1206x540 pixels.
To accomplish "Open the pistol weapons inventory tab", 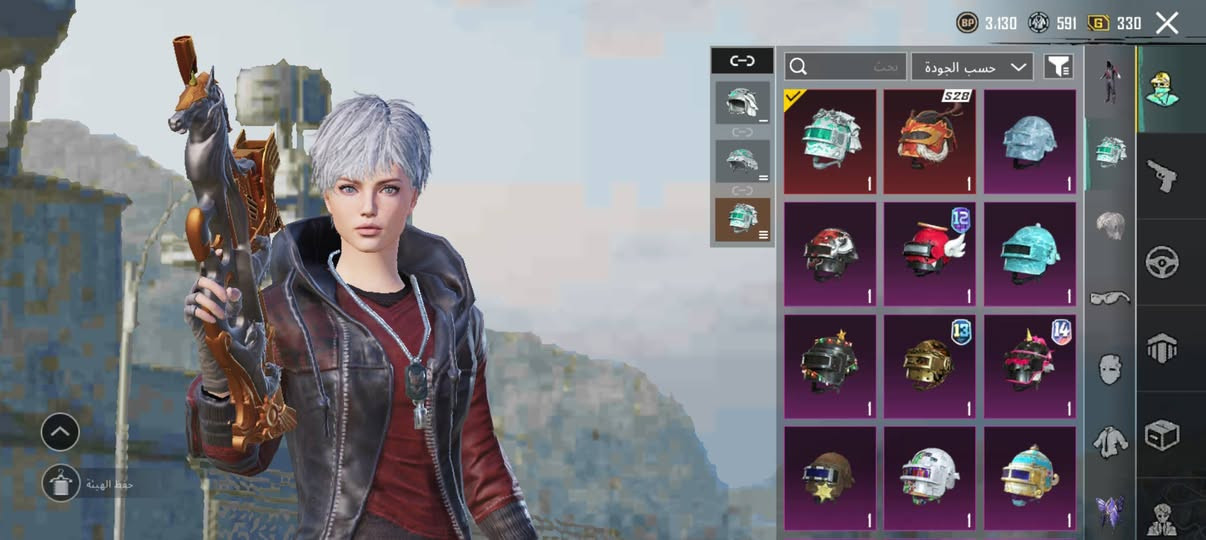I will [1162, 176].
